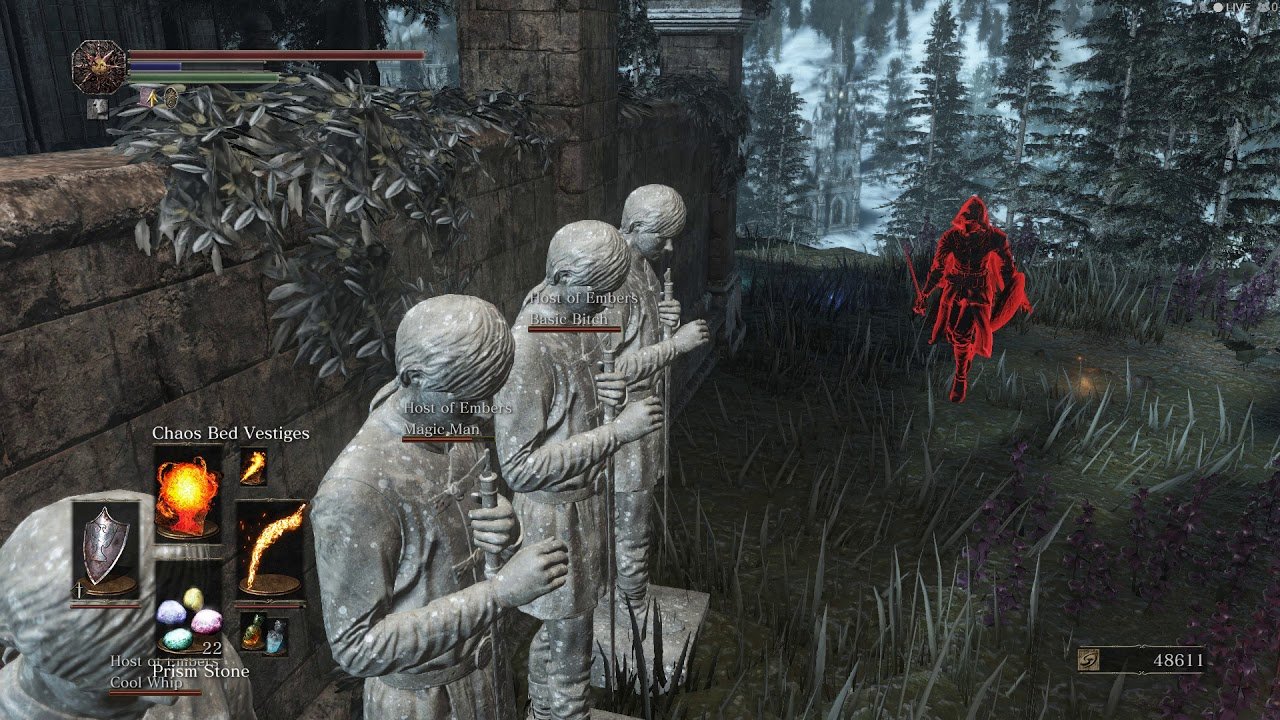1280x720 pixels.
Task: Click the small white face icon below emblem
Action: coord(97,108)
